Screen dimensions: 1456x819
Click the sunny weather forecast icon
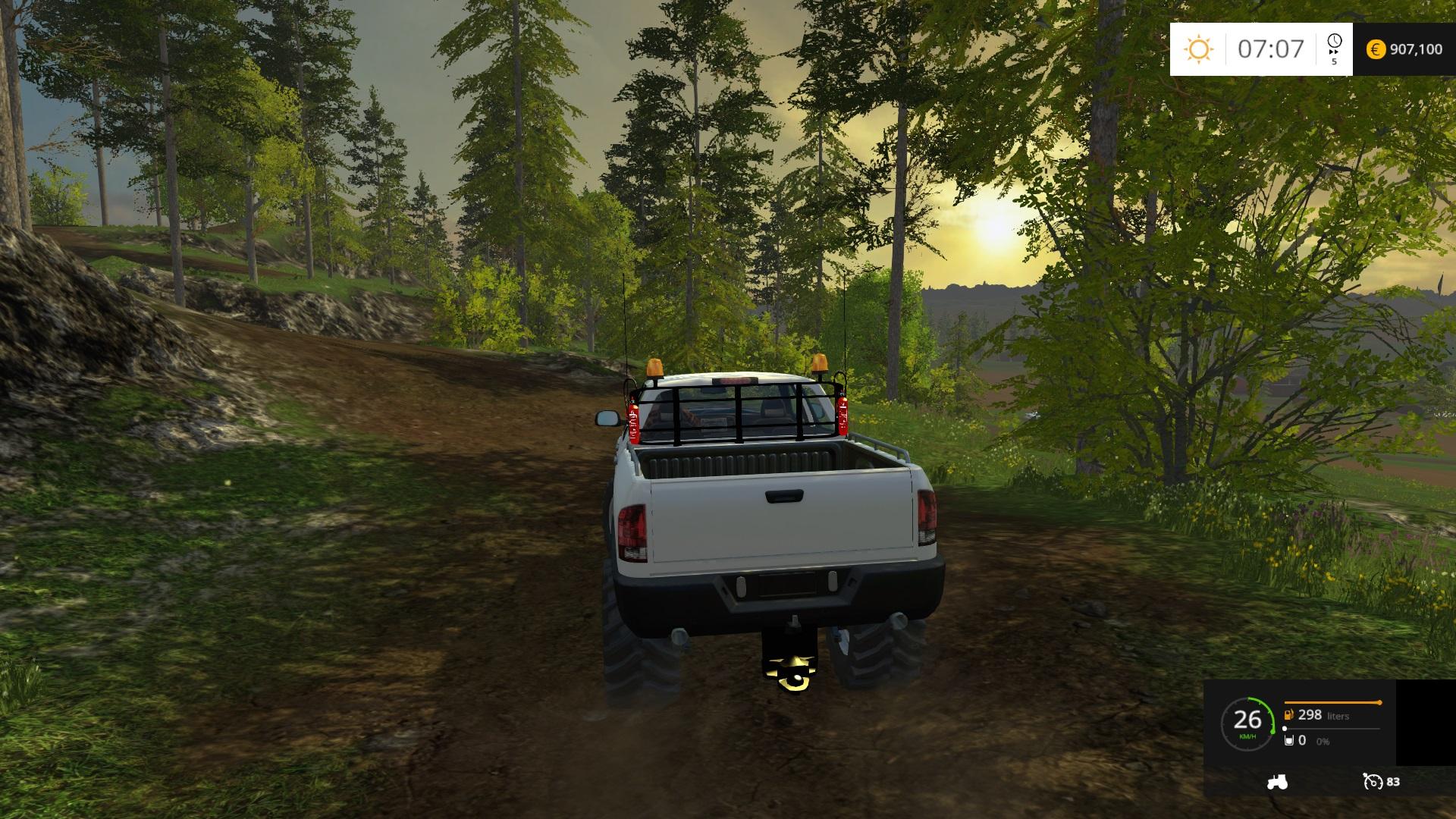pos(1199,49)
